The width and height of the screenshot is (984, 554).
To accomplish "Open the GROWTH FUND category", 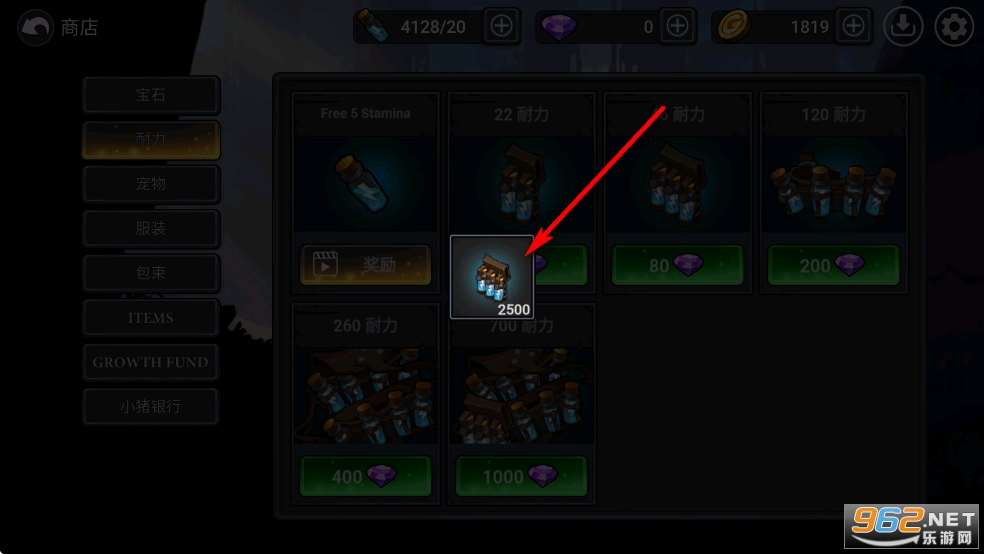I will click(151, 362).
